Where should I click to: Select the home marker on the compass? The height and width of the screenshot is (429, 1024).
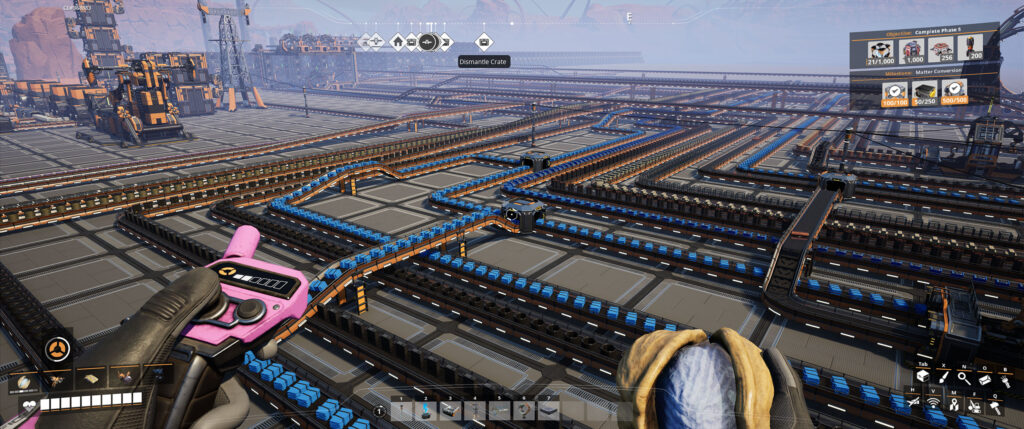coord(397,42)
